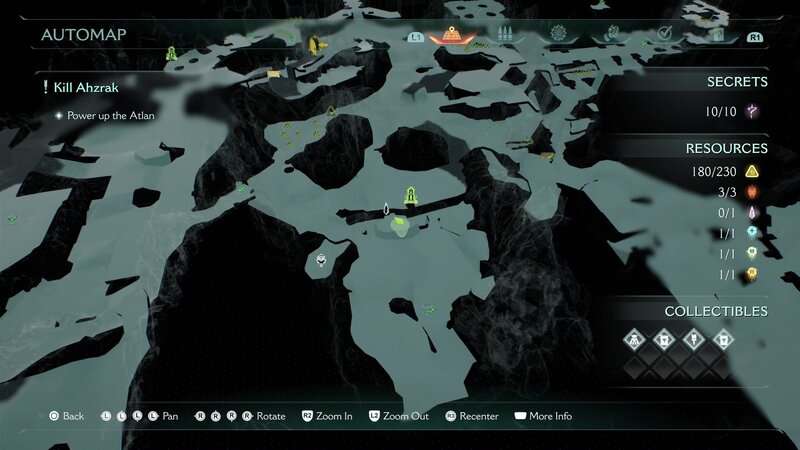Screen dimensions: 800x450
Task: Open the document page tab
Action: [x=717, y=35]
